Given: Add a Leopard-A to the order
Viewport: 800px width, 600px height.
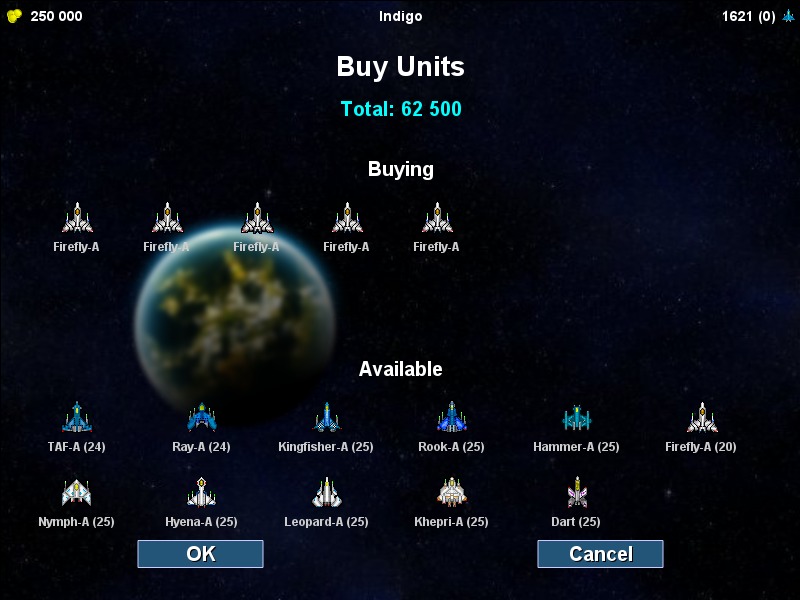Looking at the screenshot, I should pyautogui.click(x=326, y=493).
